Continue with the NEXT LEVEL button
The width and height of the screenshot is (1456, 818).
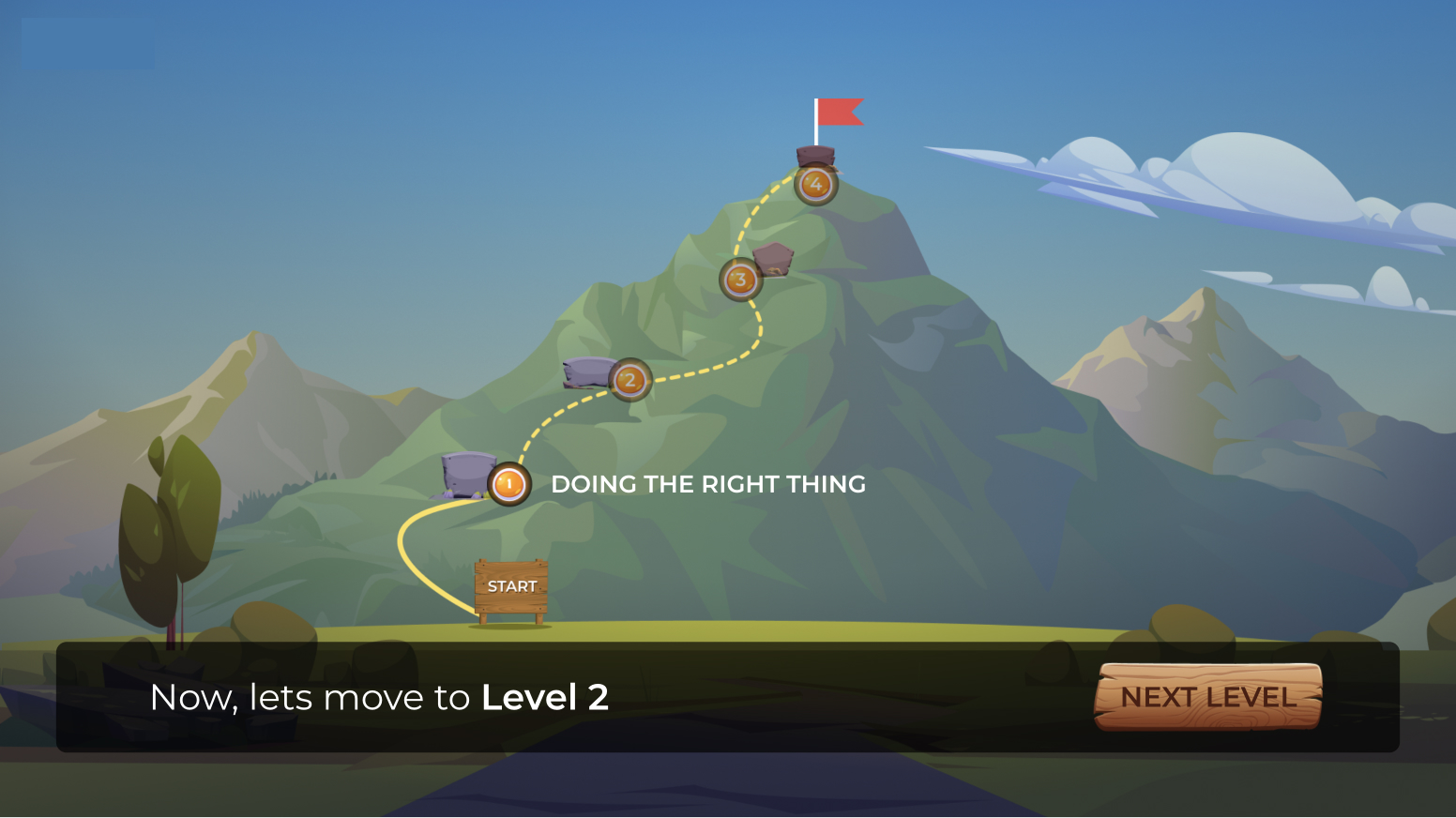tap(1208, 697)
